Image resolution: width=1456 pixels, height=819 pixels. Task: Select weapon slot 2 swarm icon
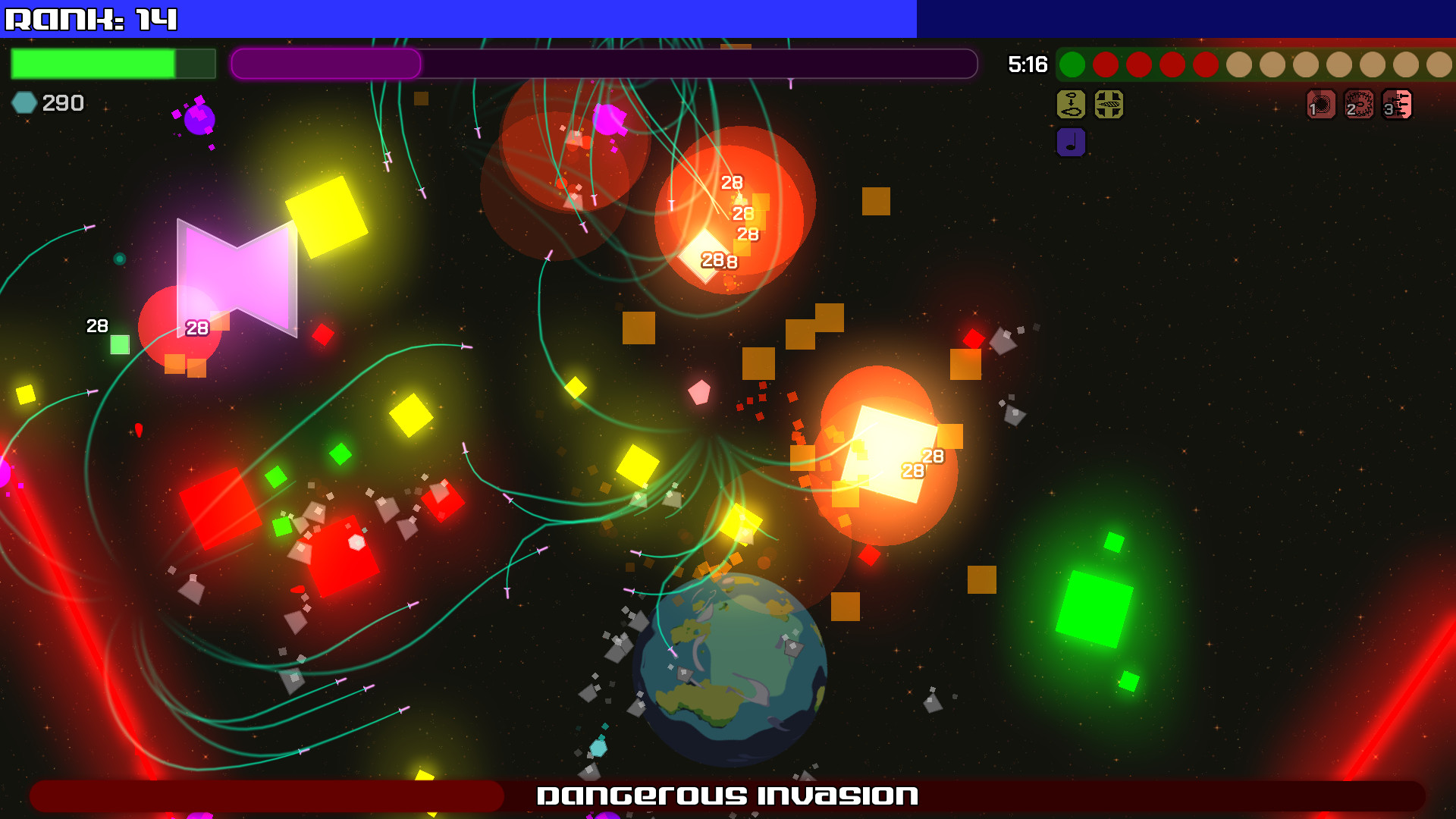[x=1357, y=105]
